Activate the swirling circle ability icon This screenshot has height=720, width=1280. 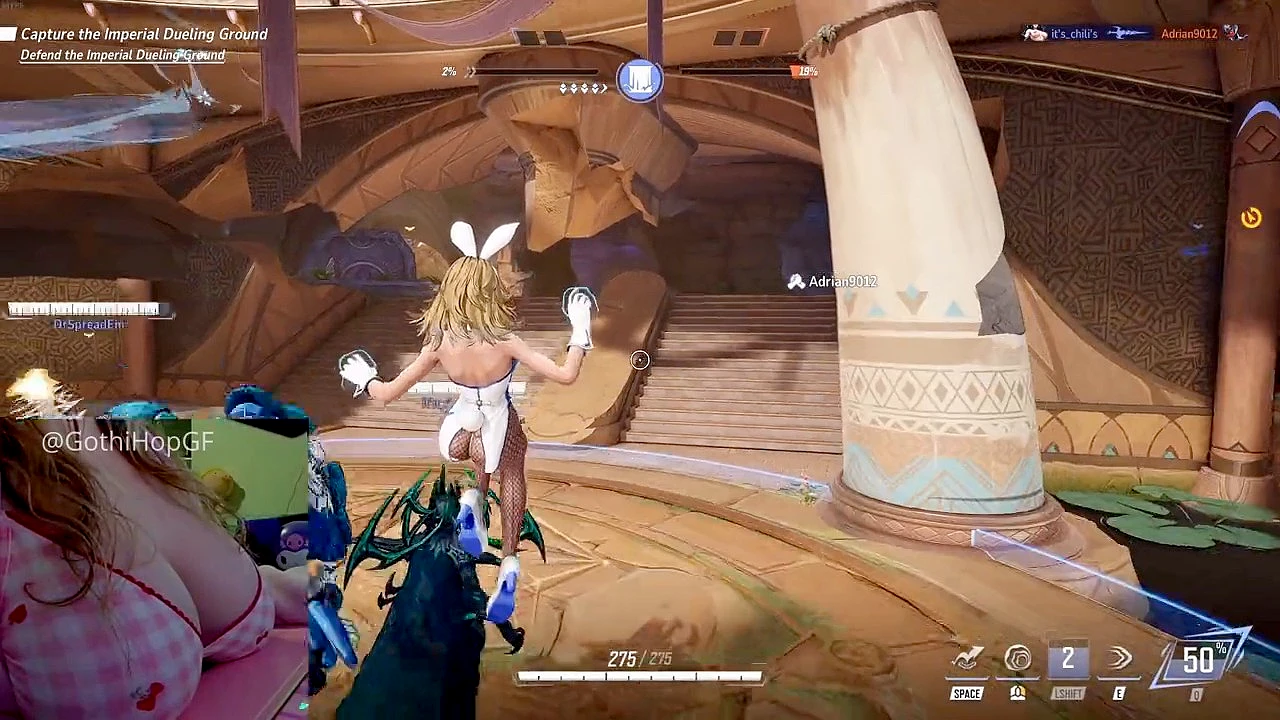click(x=1018, y=660)
